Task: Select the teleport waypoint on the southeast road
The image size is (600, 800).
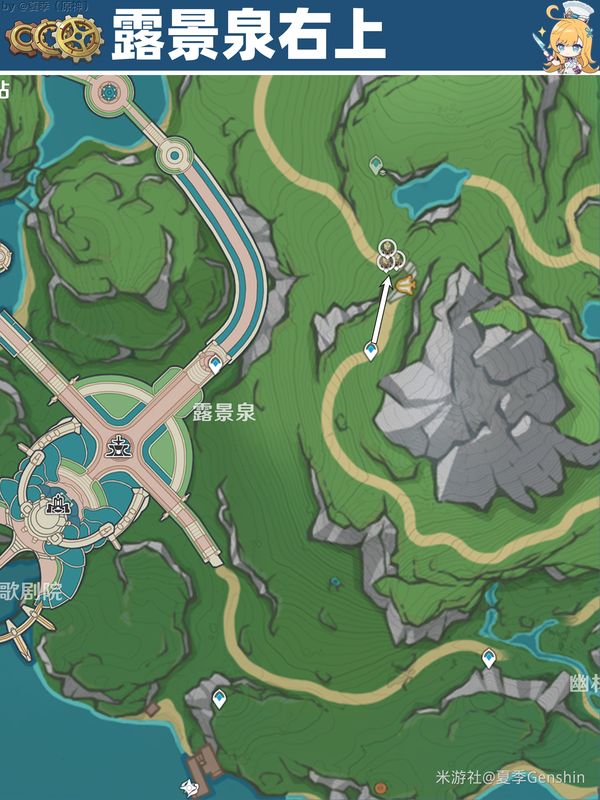Action: 489,658
